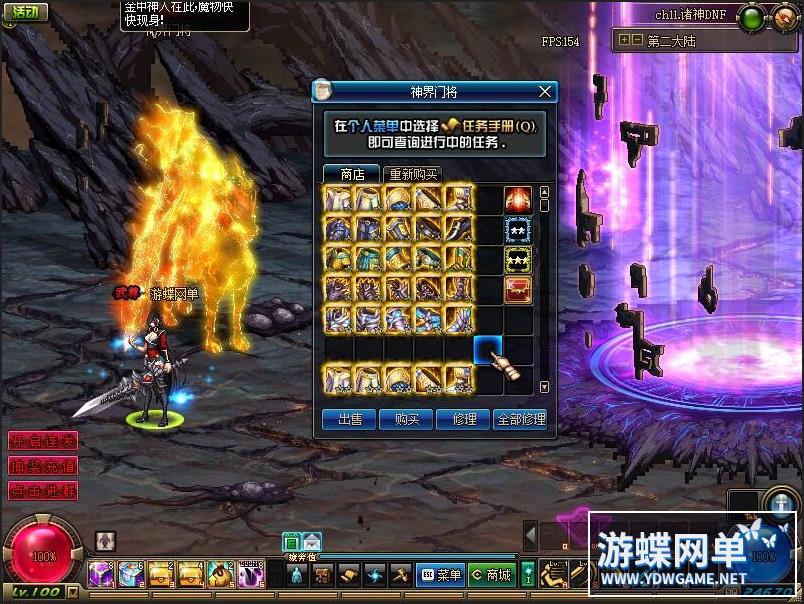Select the 商店 shop tab
The image size is (804, 604).
[352, 174]
